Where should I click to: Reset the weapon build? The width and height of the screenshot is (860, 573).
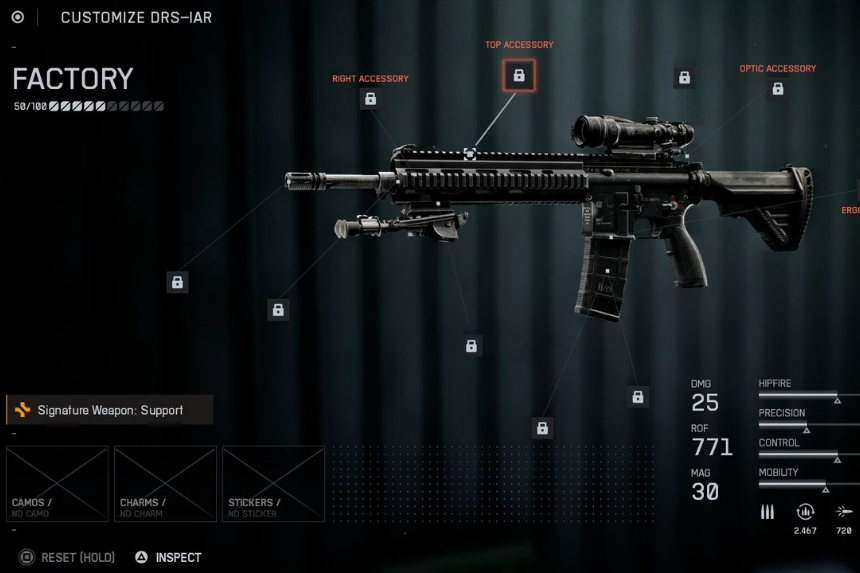click(68, 557)
